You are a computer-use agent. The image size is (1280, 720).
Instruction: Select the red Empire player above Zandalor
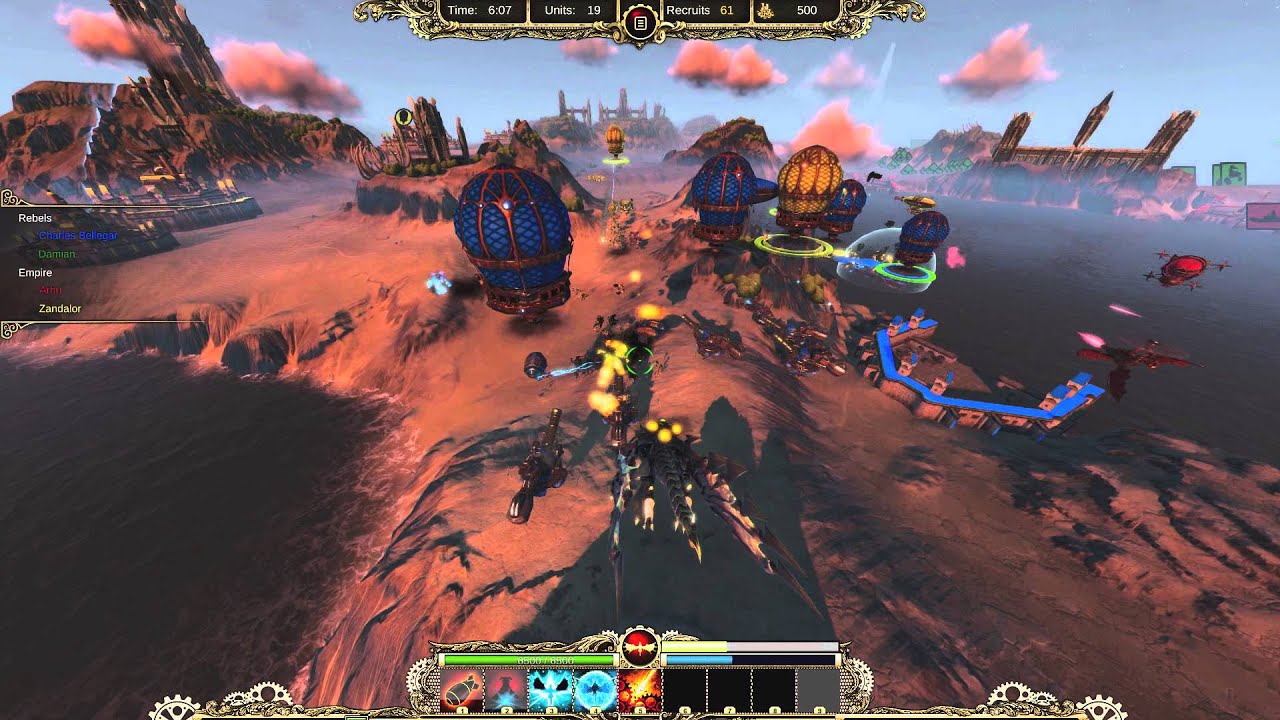(x=50, y=290)
